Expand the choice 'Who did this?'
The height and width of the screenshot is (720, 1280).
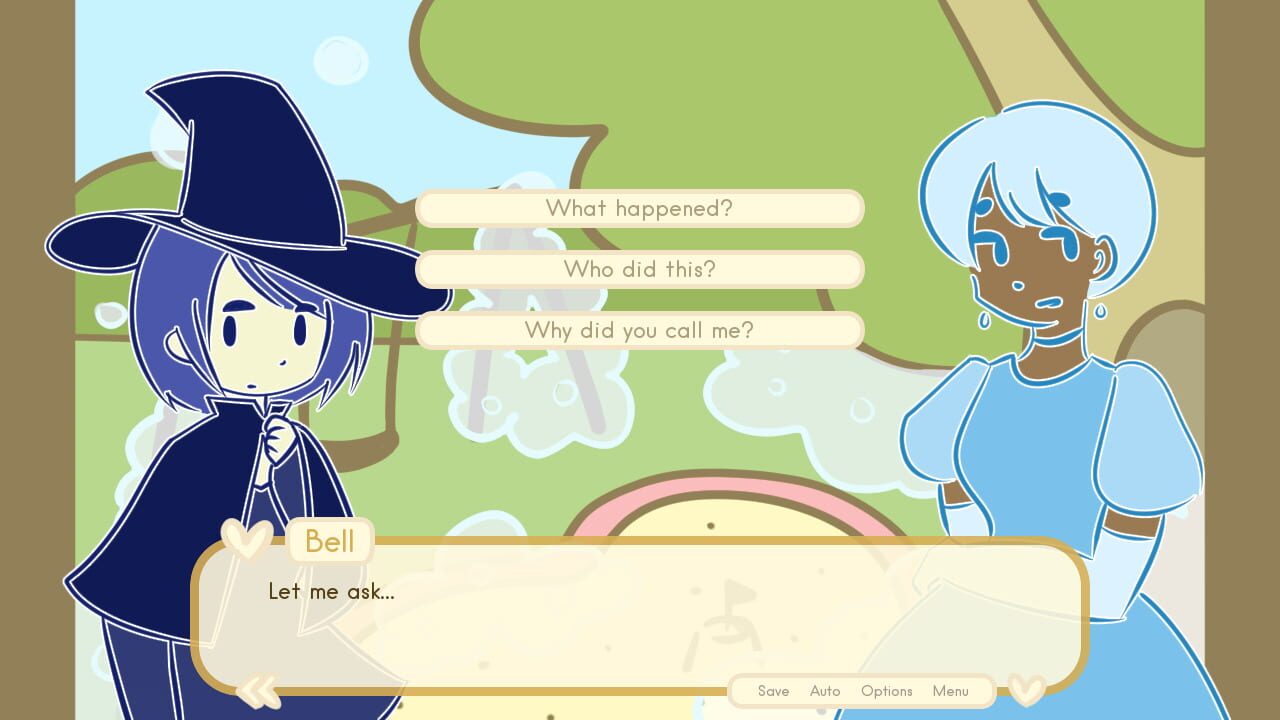(x=640, y=269)
